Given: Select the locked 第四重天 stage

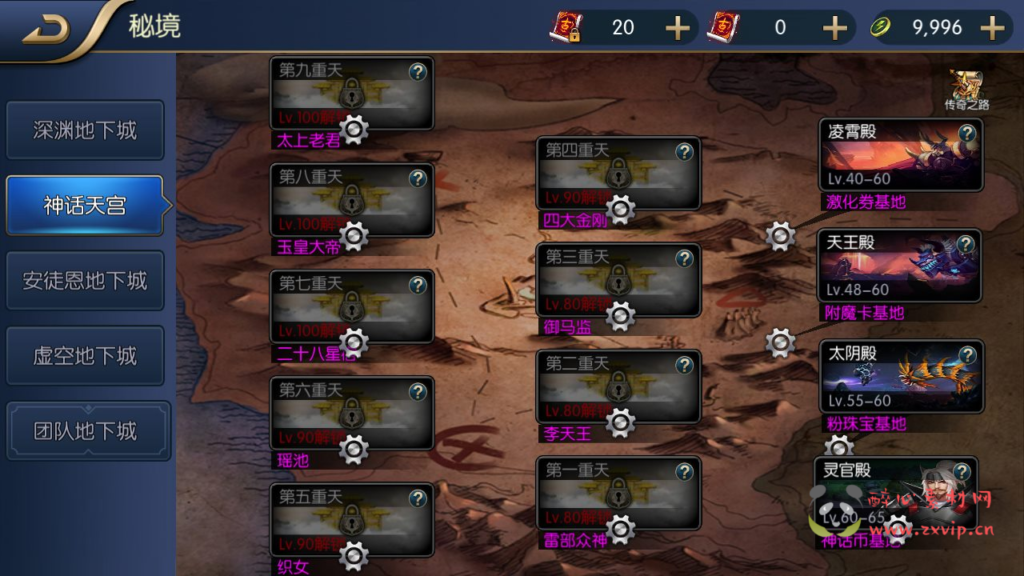Looking at the screenshot, I should 618,173.
